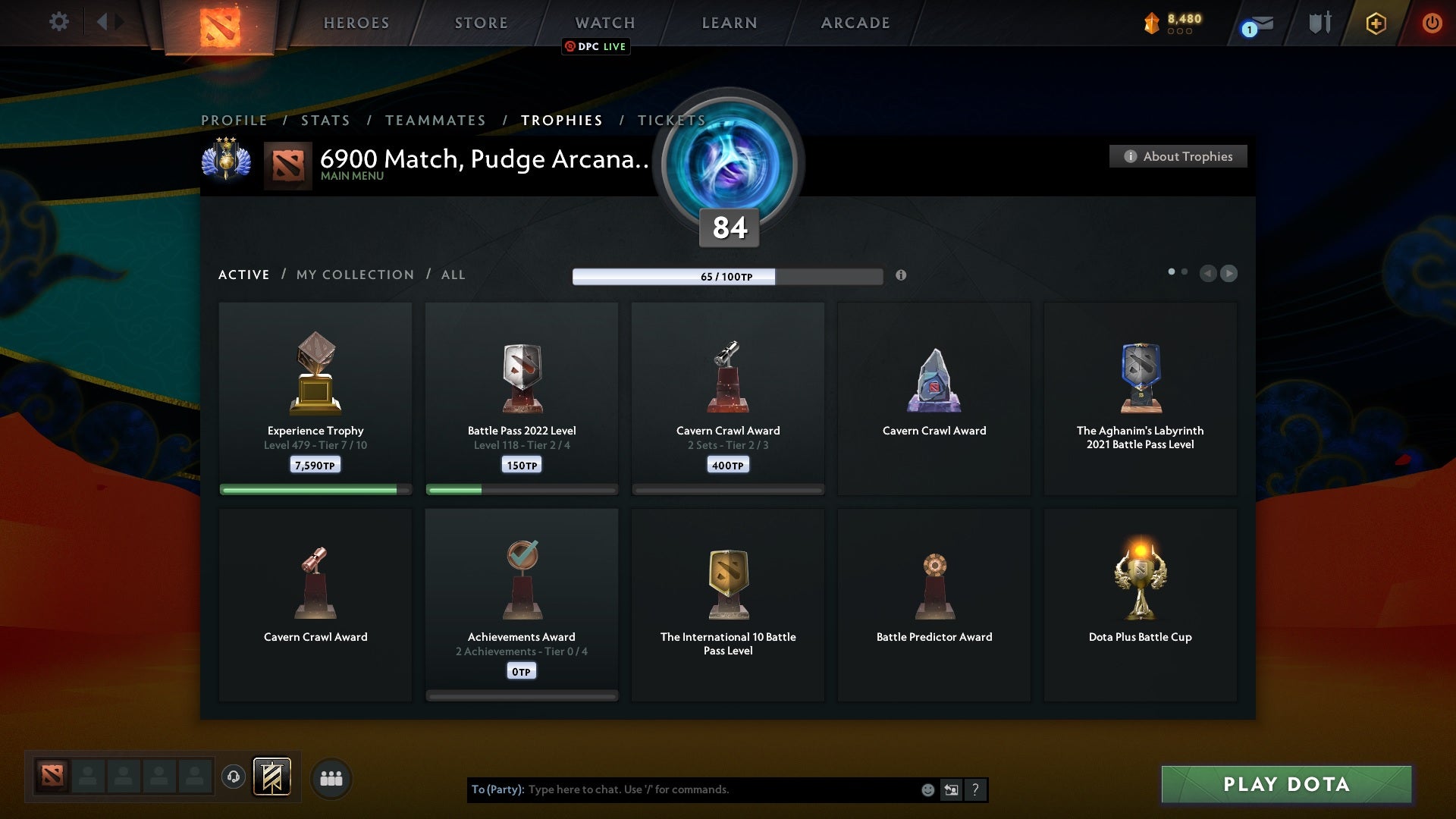This screenshot has height=819, width=1456.
Task: Open the chat help question mark
Action: [x=976, y=789]
